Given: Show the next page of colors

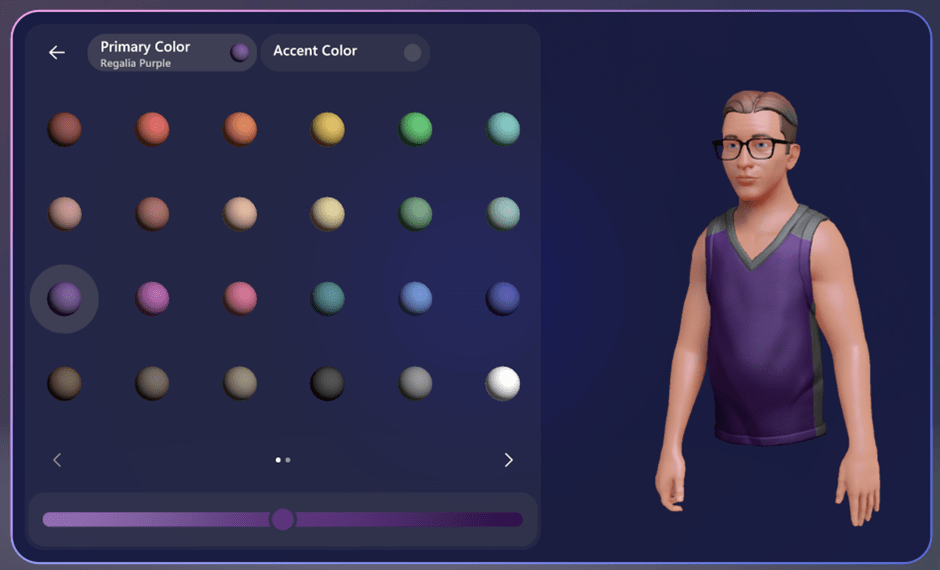Looking at the screenshot, I should pyautogui.click(x=508, y=460).
